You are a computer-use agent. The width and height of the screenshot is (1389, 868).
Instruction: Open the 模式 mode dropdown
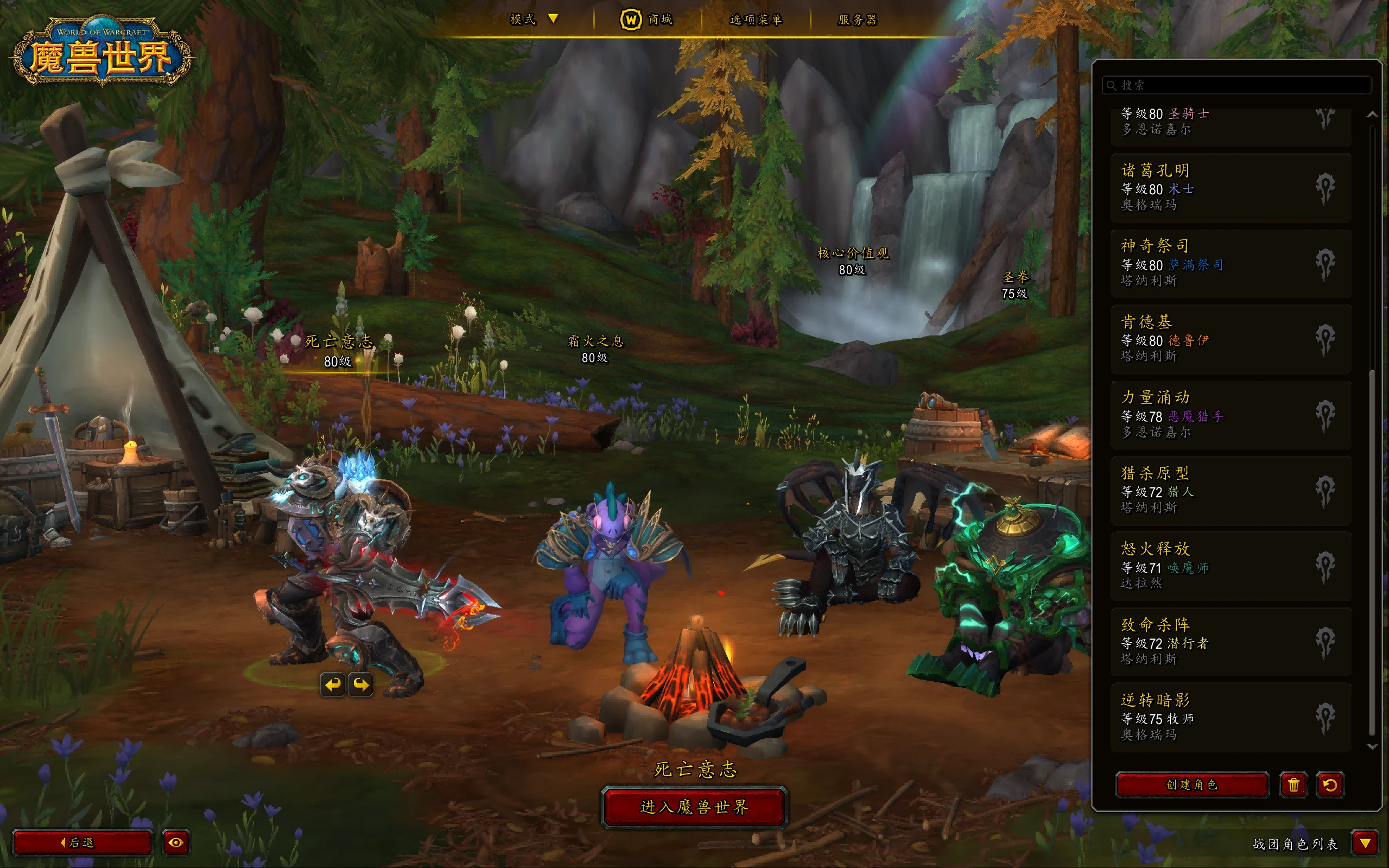[x=534, y=19]
